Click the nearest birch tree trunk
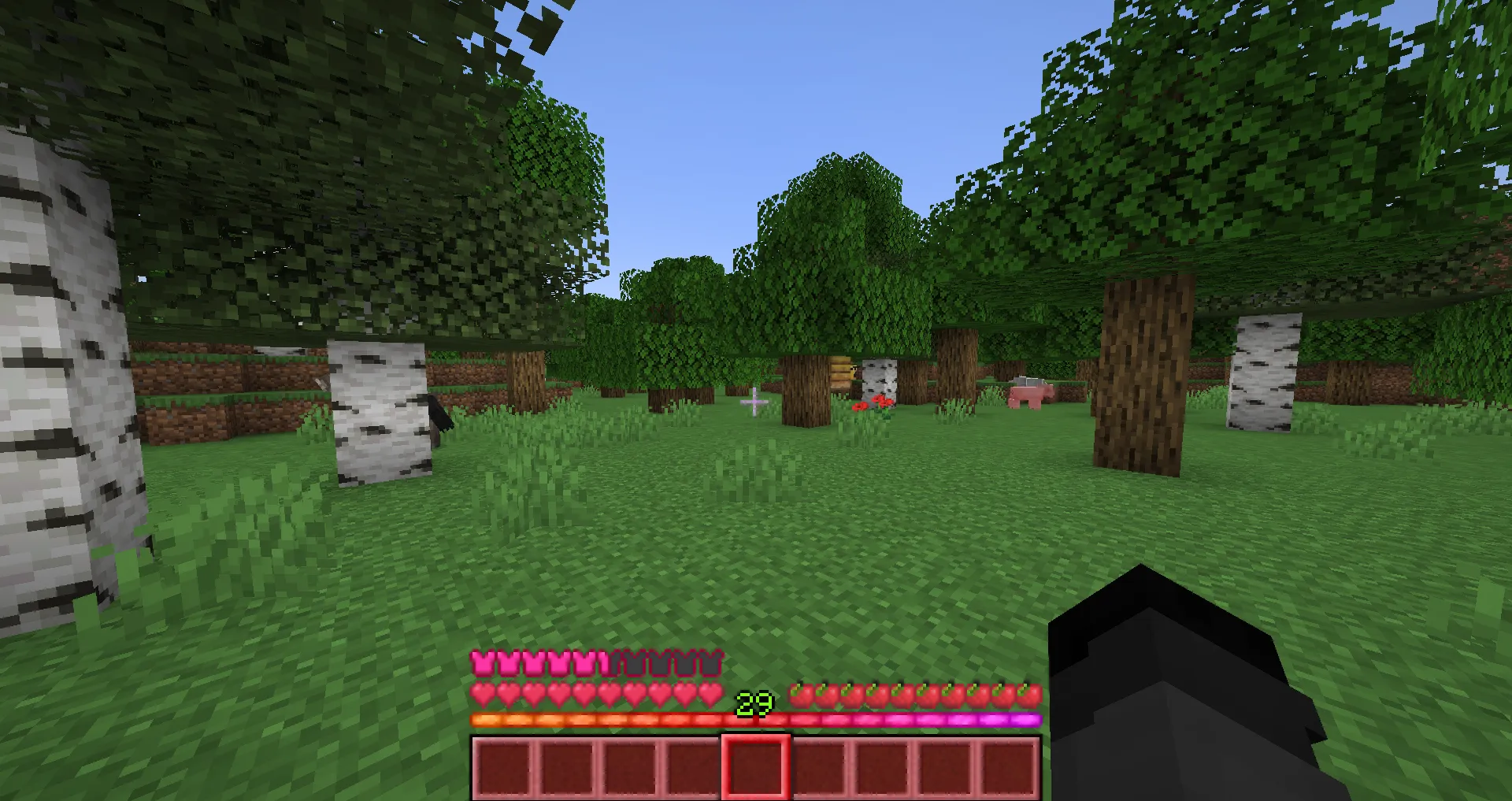 [x=63, y=354]
